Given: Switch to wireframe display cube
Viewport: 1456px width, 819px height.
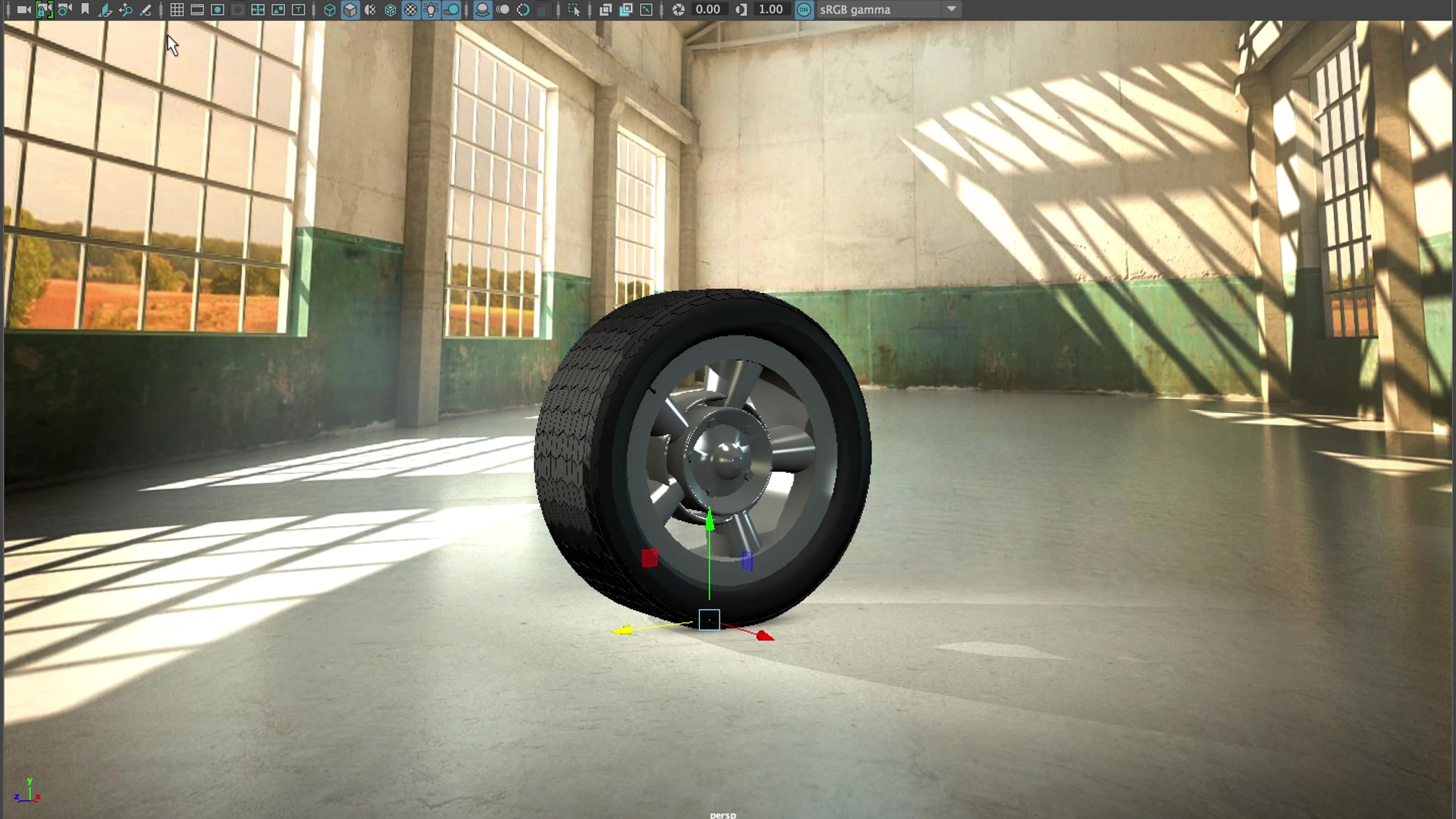Looking at the screenshot, I should (x=329, y=9).
